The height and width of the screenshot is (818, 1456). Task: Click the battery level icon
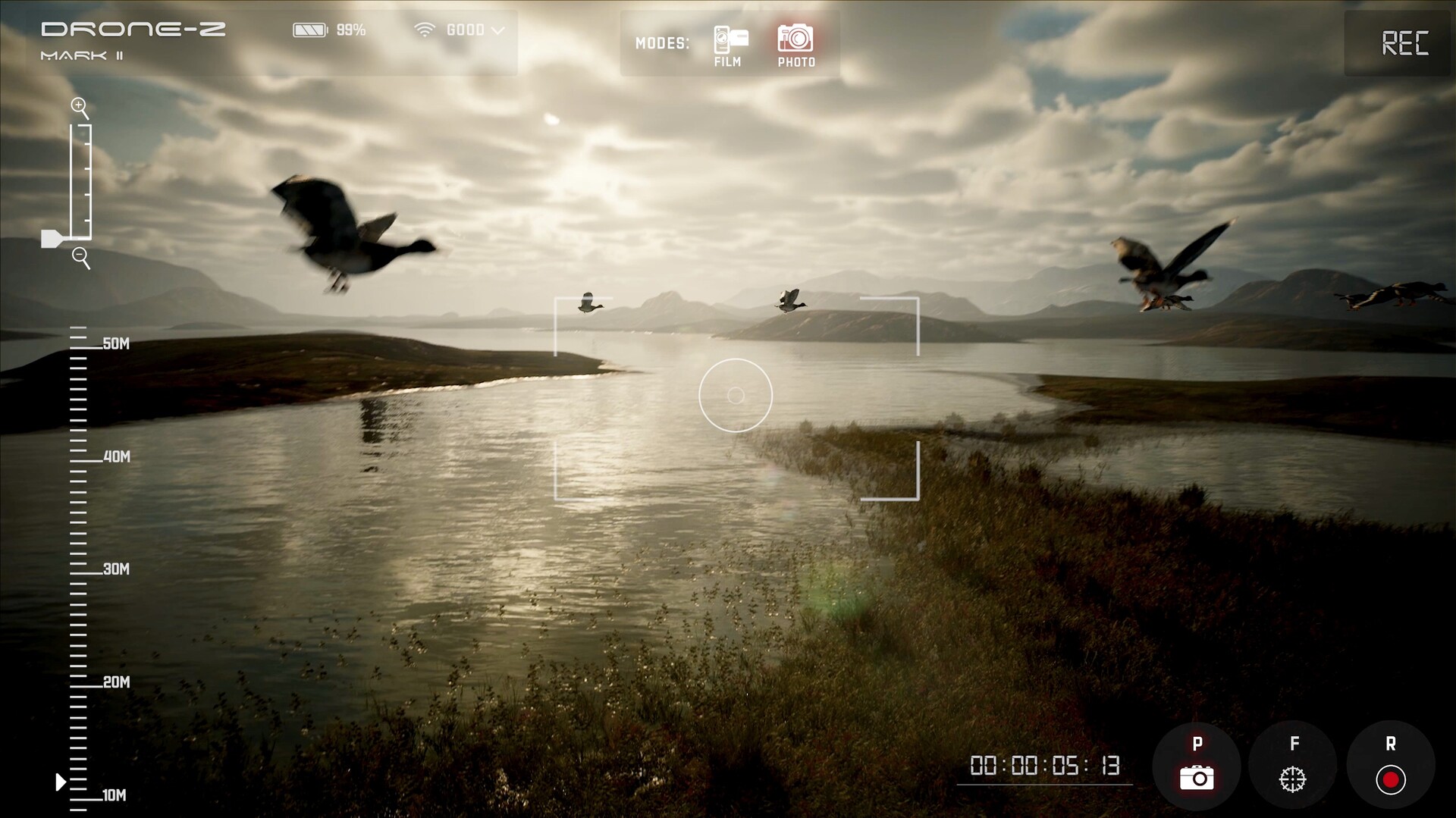(310, 29)
